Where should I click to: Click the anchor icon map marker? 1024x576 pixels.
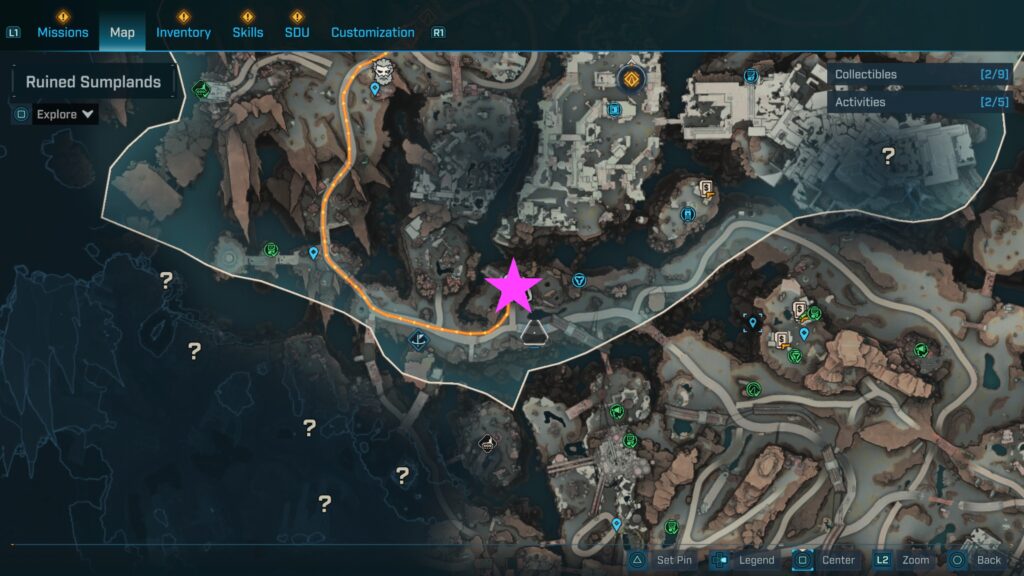[x=419, y=341]
